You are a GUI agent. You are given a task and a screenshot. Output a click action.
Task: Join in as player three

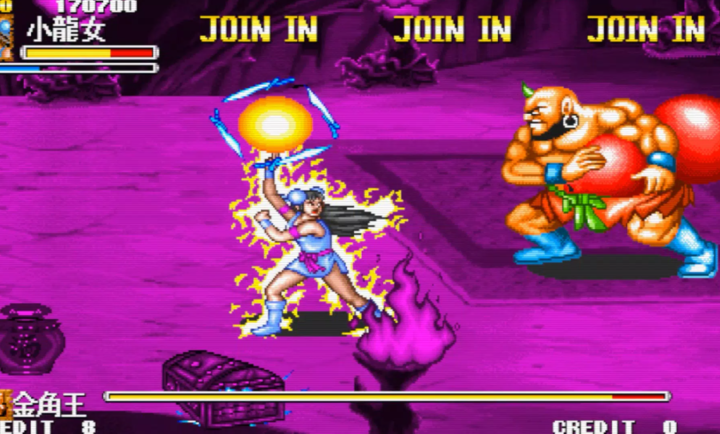[451, 29]
